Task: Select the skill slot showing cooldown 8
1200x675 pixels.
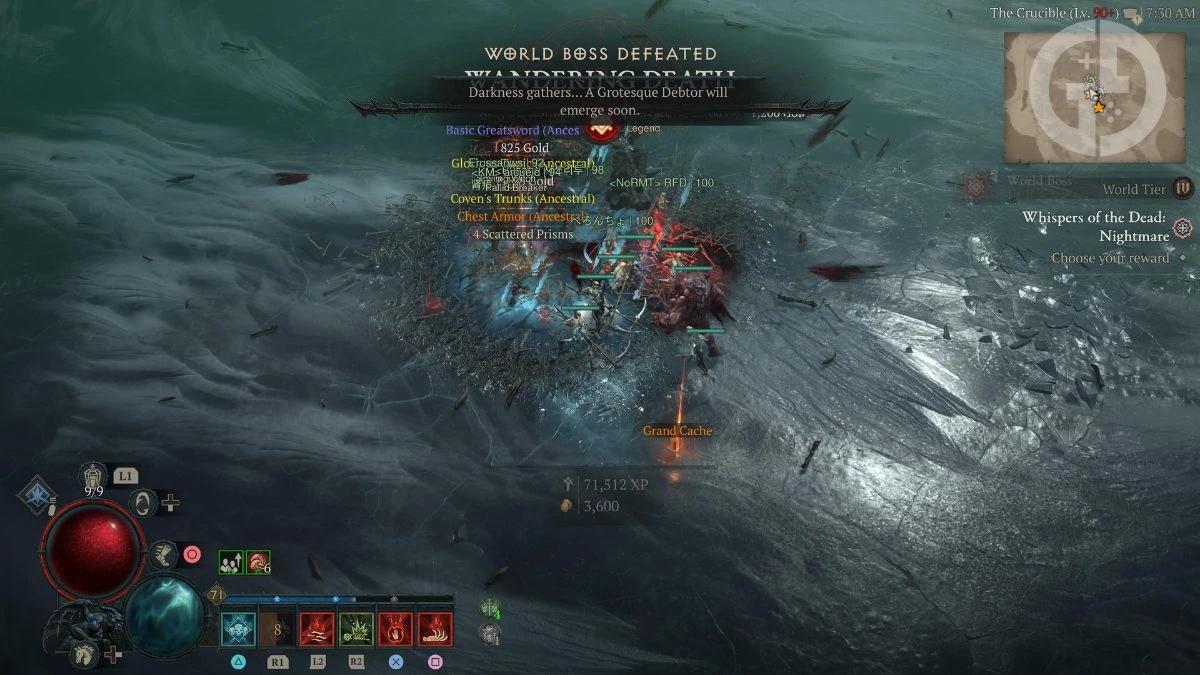Action: (278, 629)
